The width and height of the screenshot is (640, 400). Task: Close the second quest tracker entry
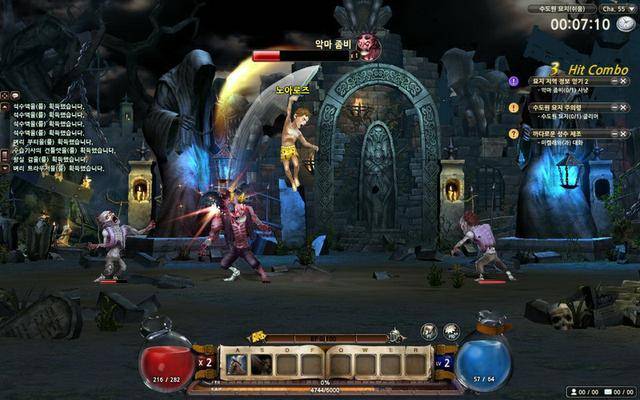(x=623, y=107)
